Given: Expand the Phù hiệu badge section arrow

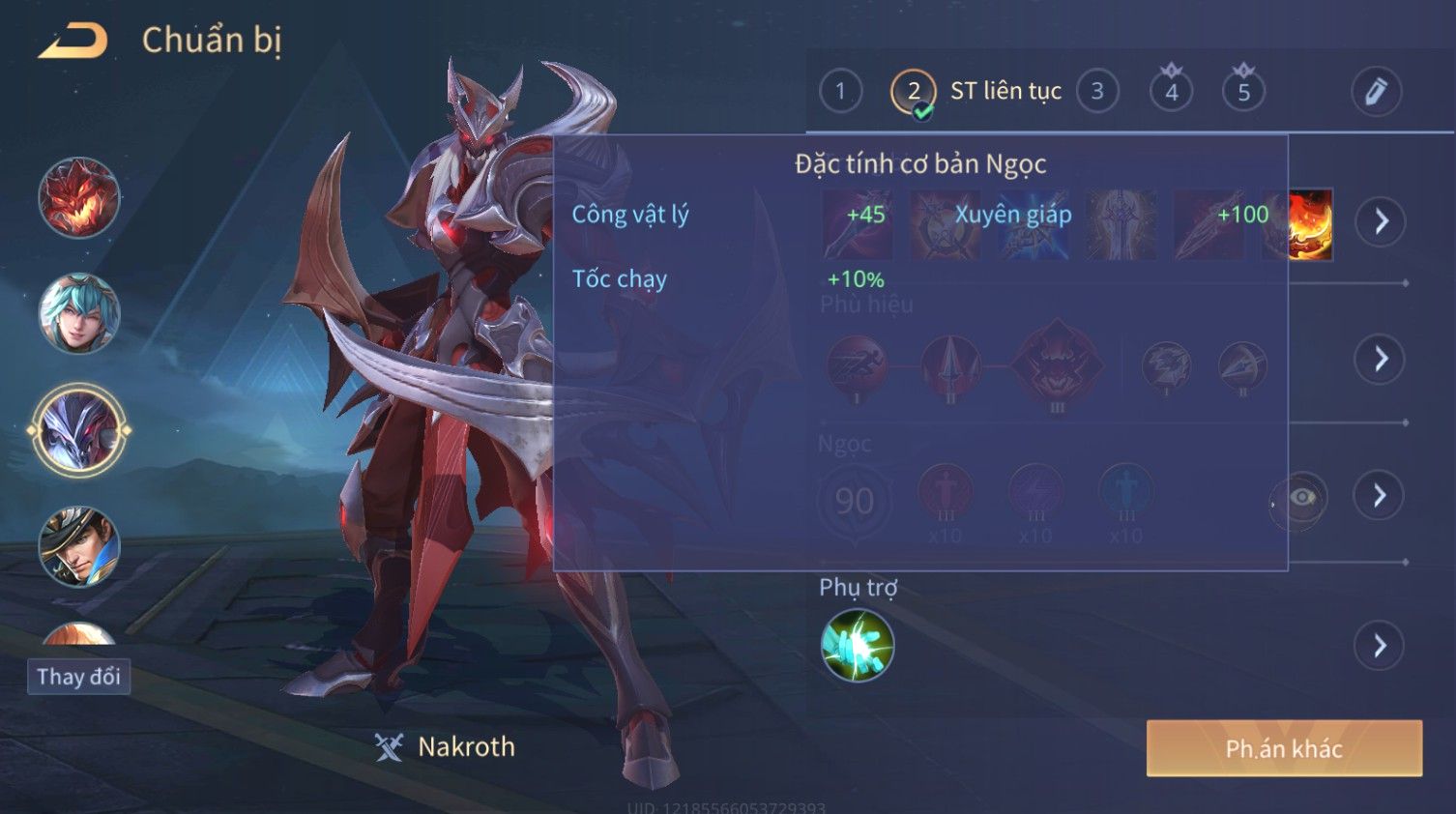Looking at the screenshot, I should point(1381,360).
